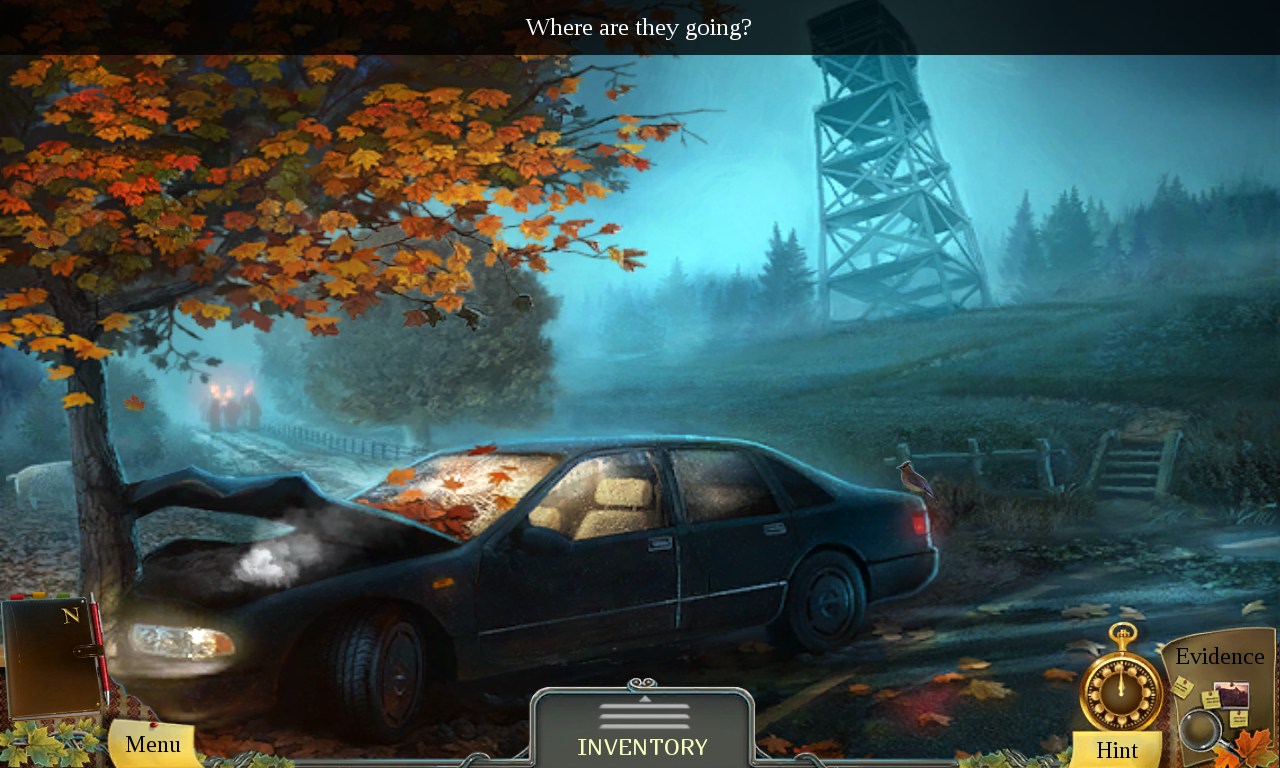1280x768 pixels.
Task: Use the Hint pocket watch
Action: [x=1120, y=691]
